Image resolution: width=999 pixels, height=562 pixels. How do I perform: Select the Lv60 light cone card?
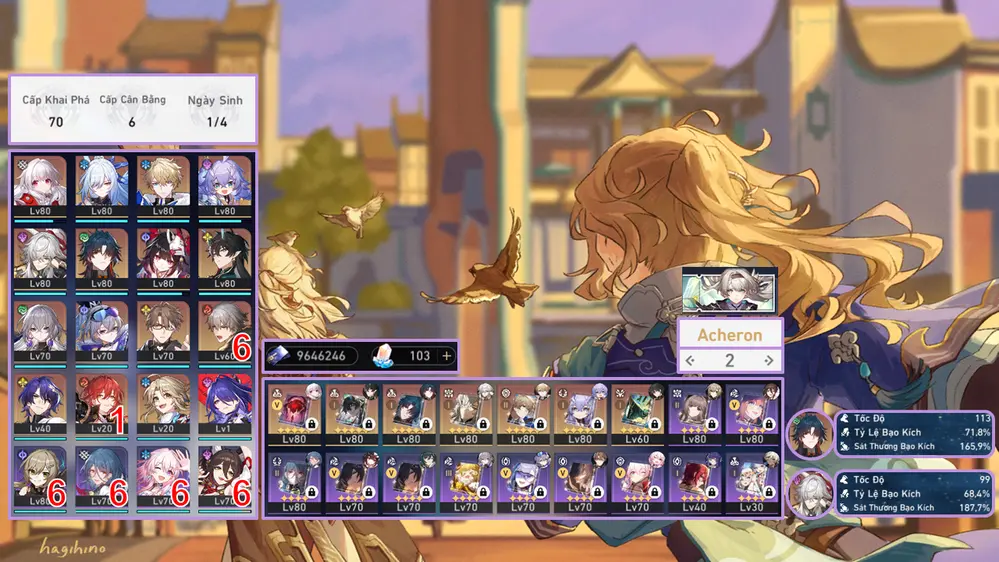(635, 410)
